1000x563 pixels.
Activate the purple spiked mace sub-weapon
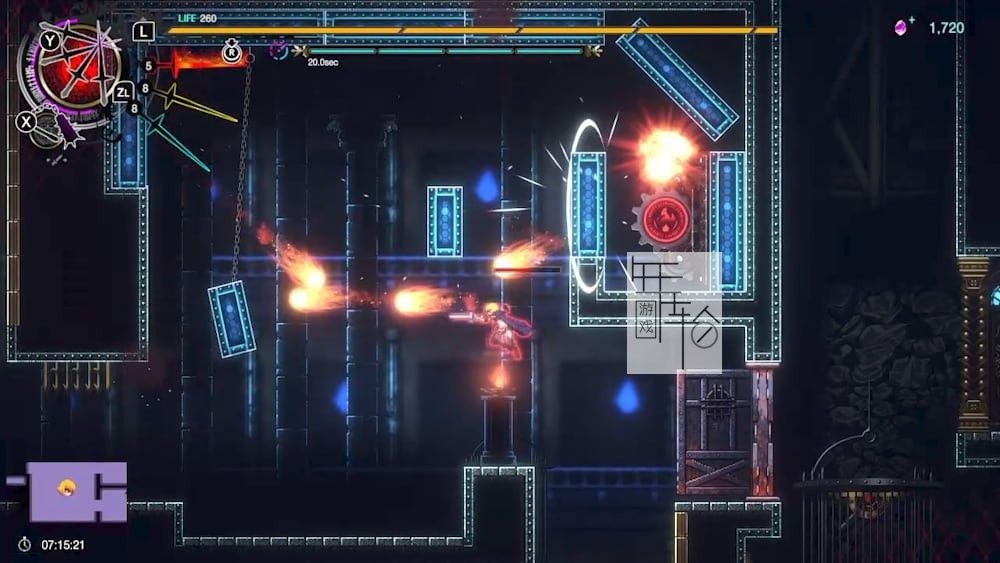click(57, 127)
